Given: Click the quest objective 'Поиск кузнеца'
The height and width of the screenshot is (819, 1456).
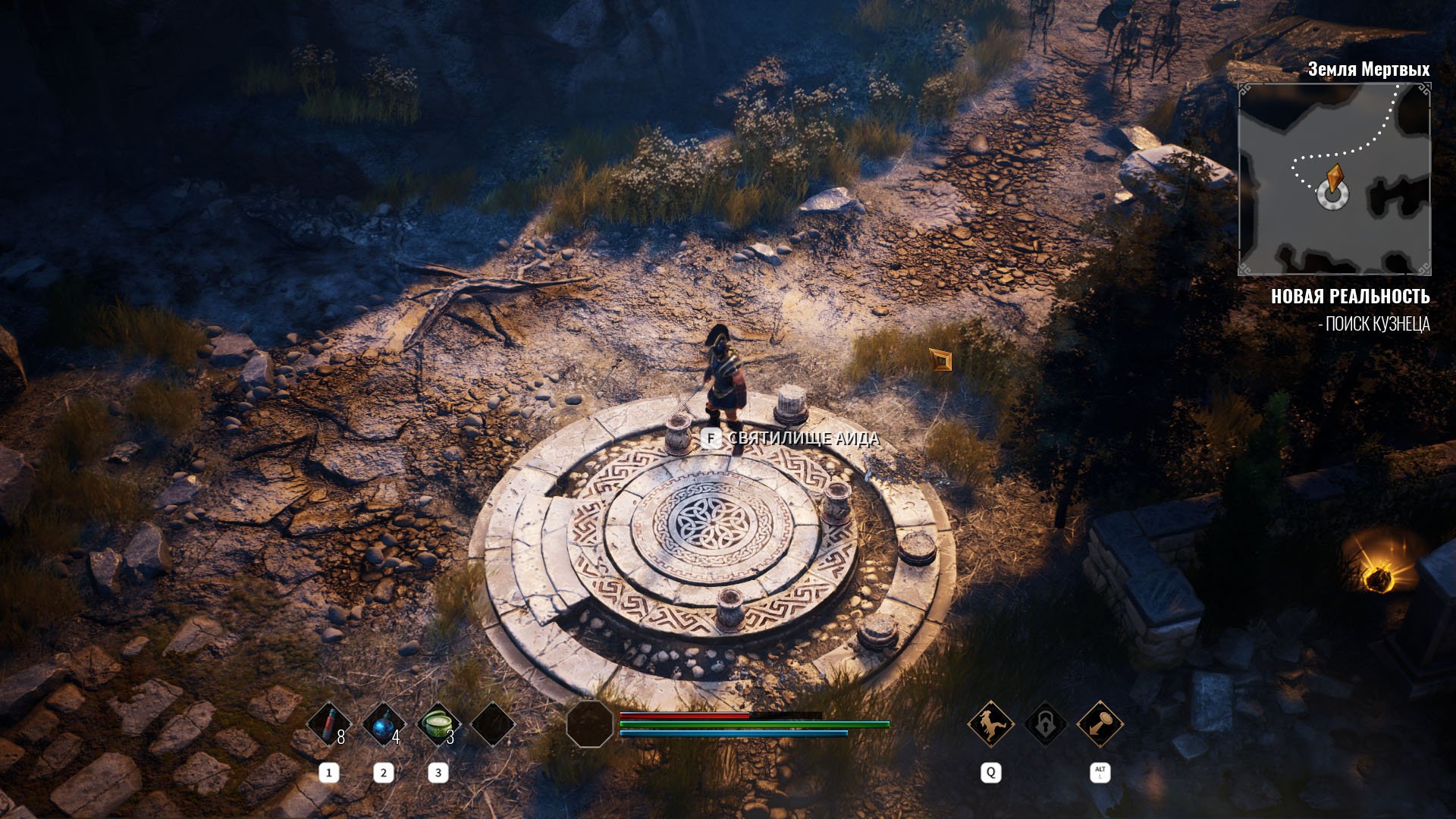Looking at the screenshot, I should (1374, 325).
